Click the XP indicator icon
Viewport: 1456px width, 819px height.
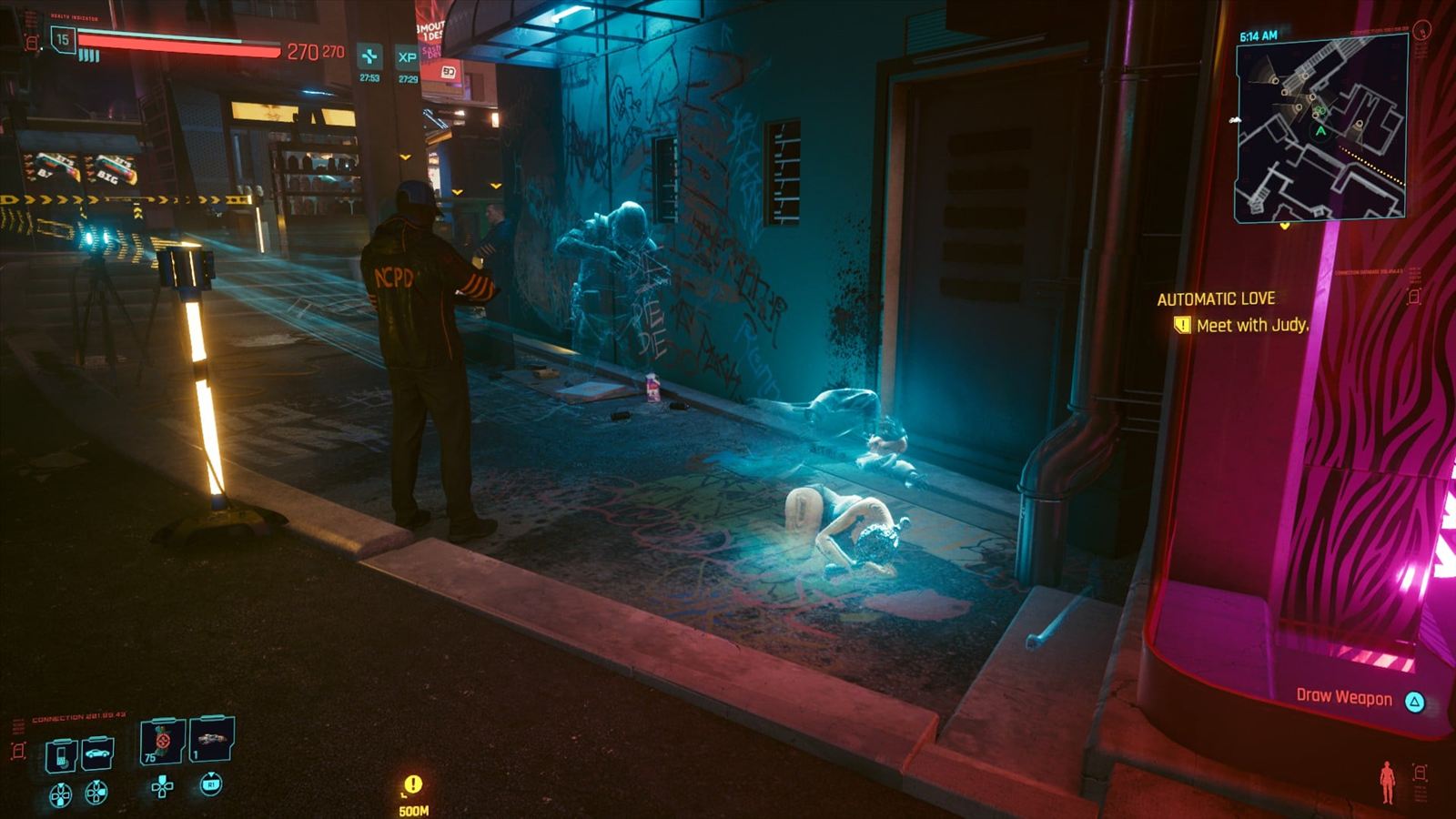[x=407, y=56]
